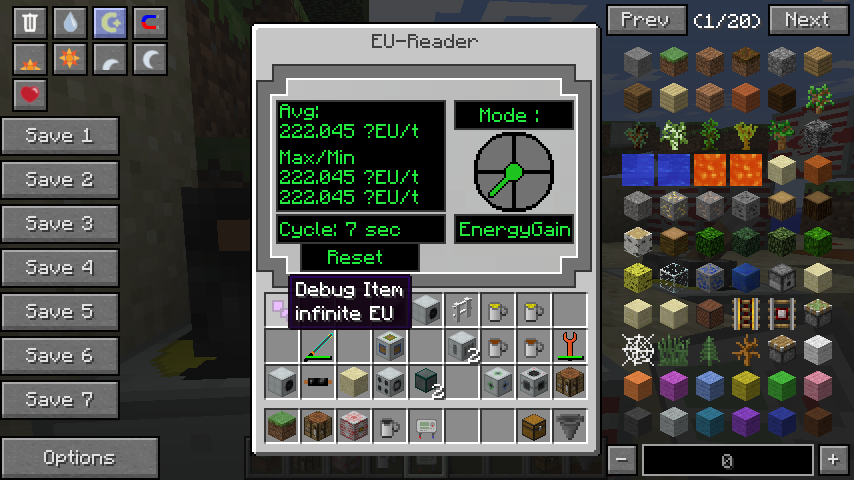Select the Save 4 button
The width and height of the screenshot is (854, 480).
60,268
